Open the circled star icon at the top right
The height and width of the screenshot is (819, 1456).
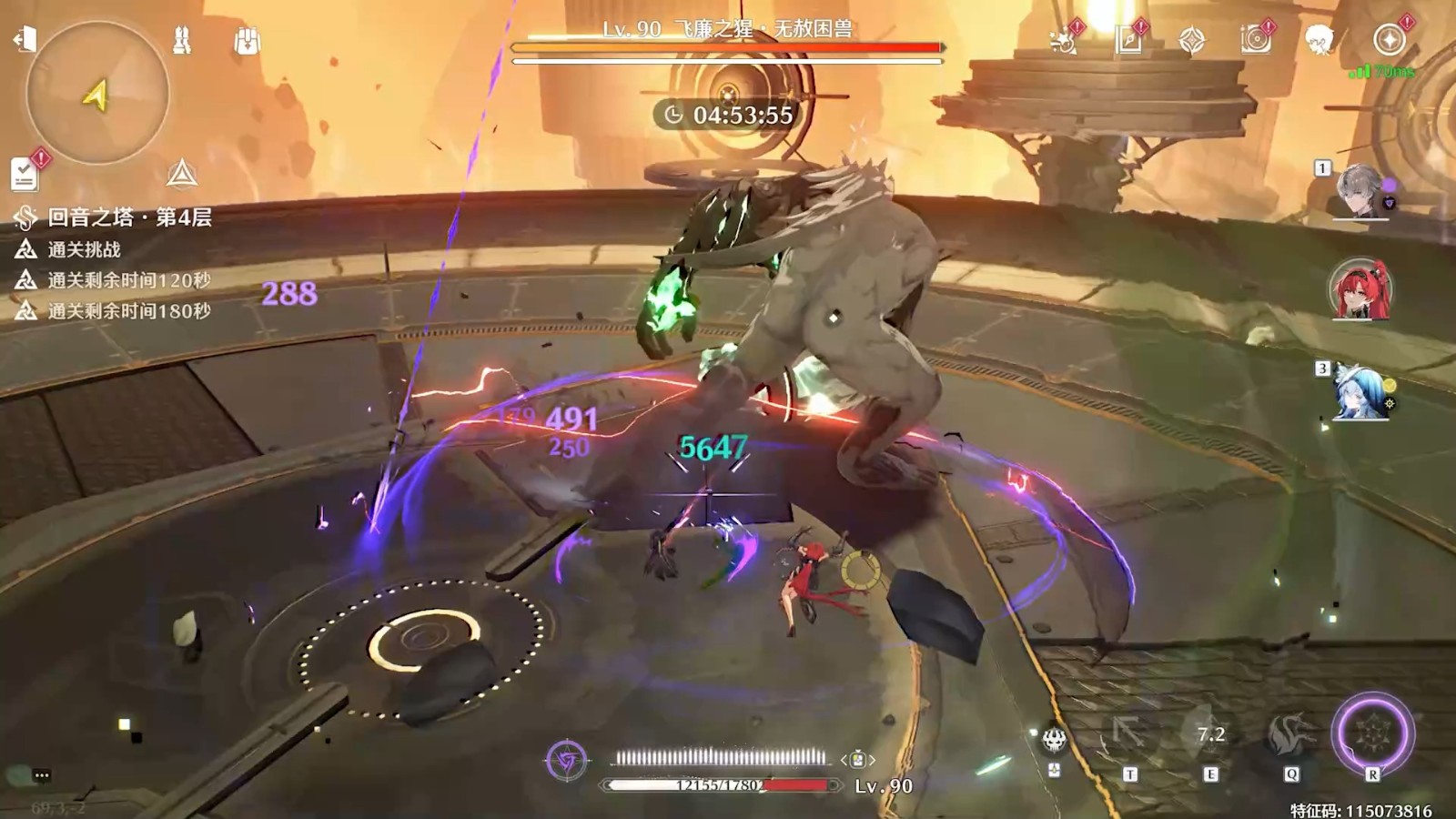(x=1389, y=40)
